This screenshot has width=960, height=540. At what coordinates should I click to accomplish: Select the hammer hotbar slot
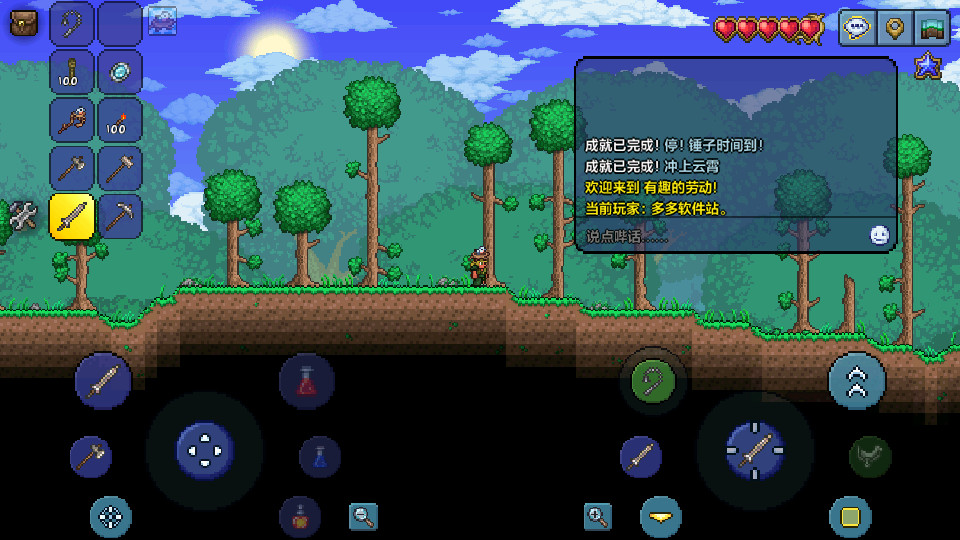click(120, 168)
